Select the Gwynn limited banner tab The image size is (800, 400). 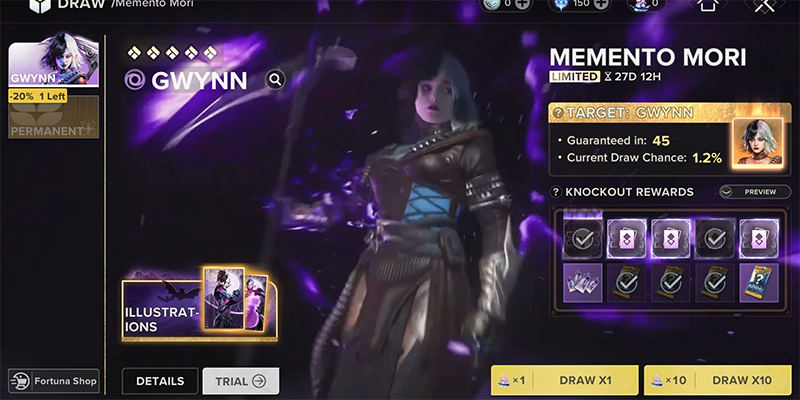53,65
